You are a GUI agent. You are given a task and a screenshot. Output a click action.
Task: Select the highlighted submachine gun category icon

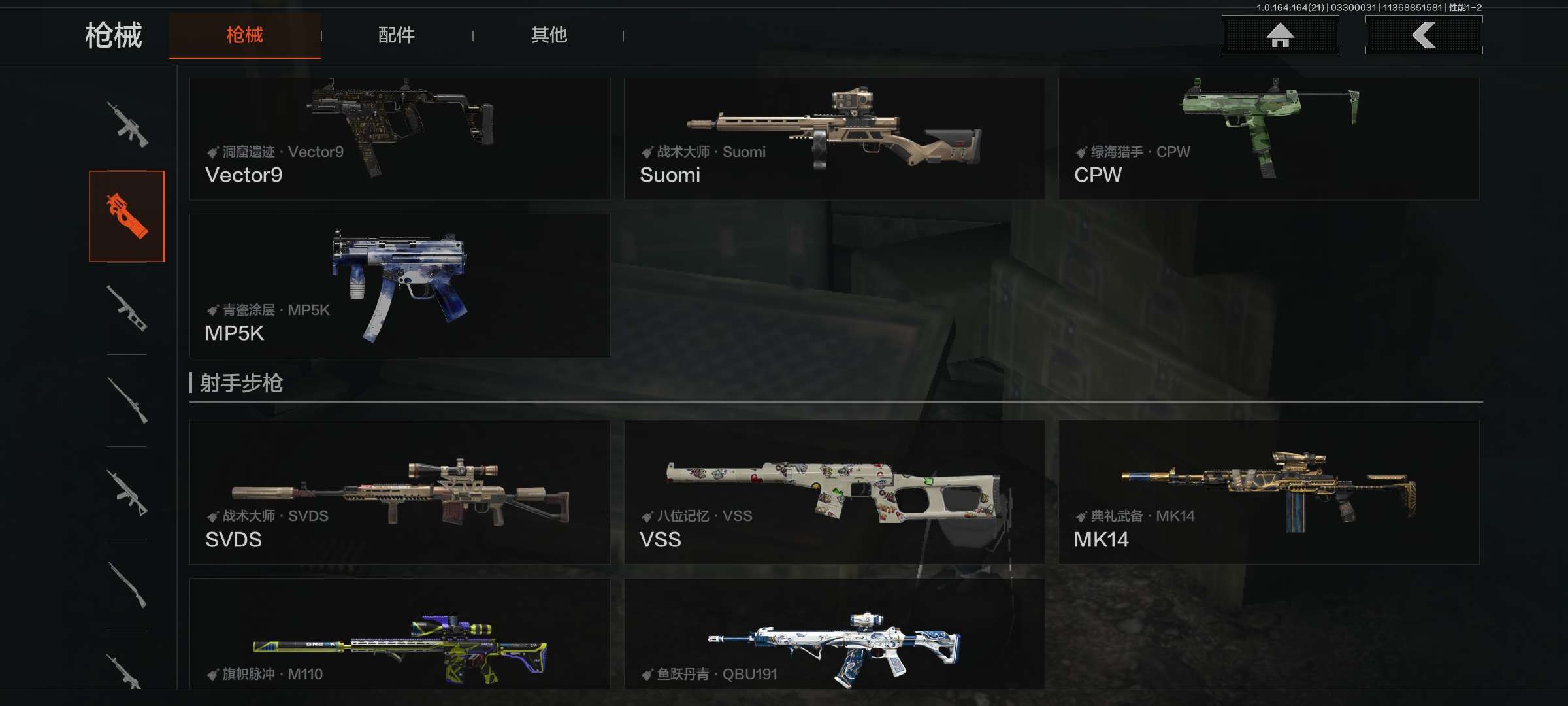point(127,216)
